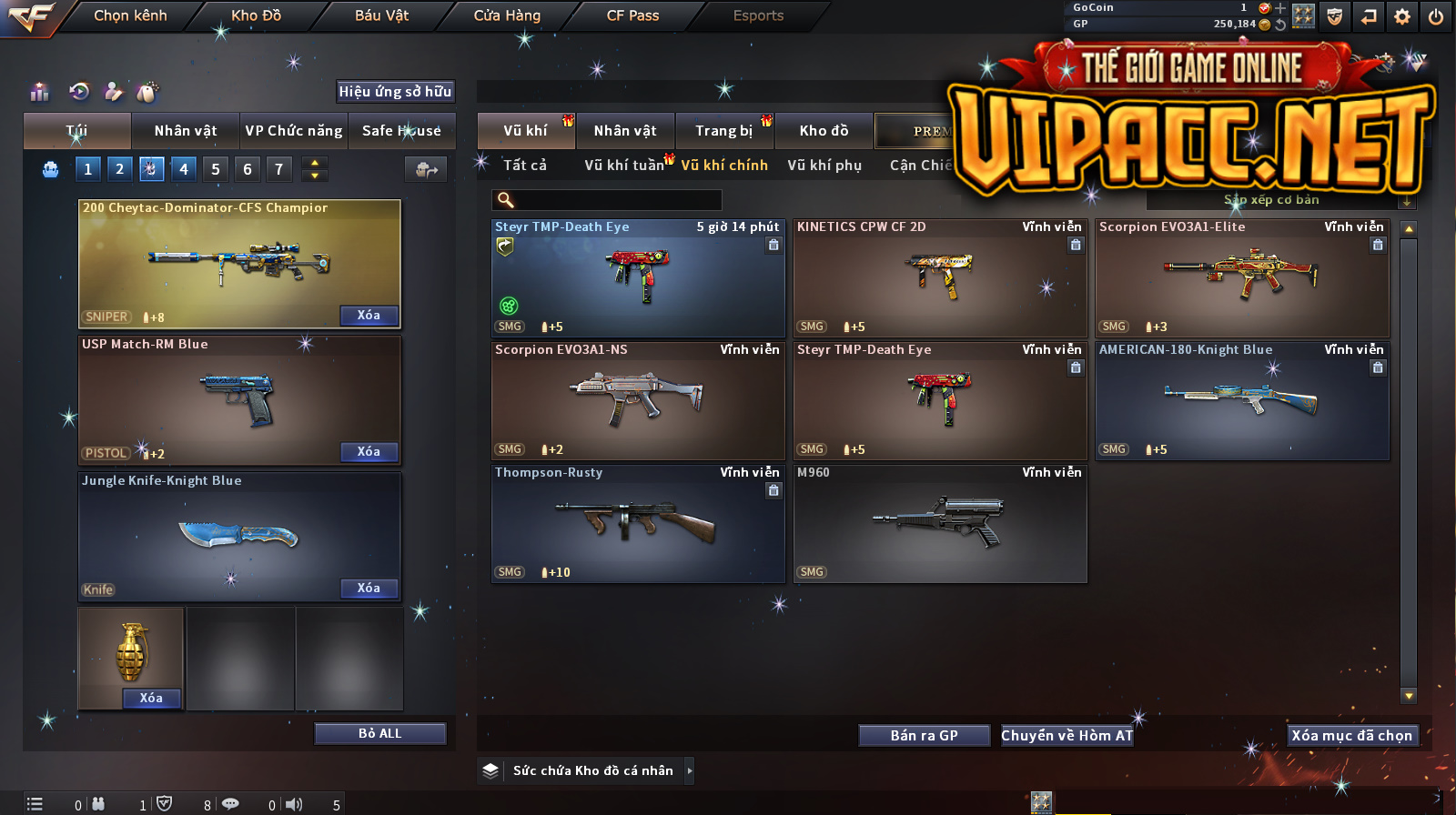The width and height of the screenshot is (1456, 815).
Task: Go to the Báu Vật menu
Action: [381, 15]
